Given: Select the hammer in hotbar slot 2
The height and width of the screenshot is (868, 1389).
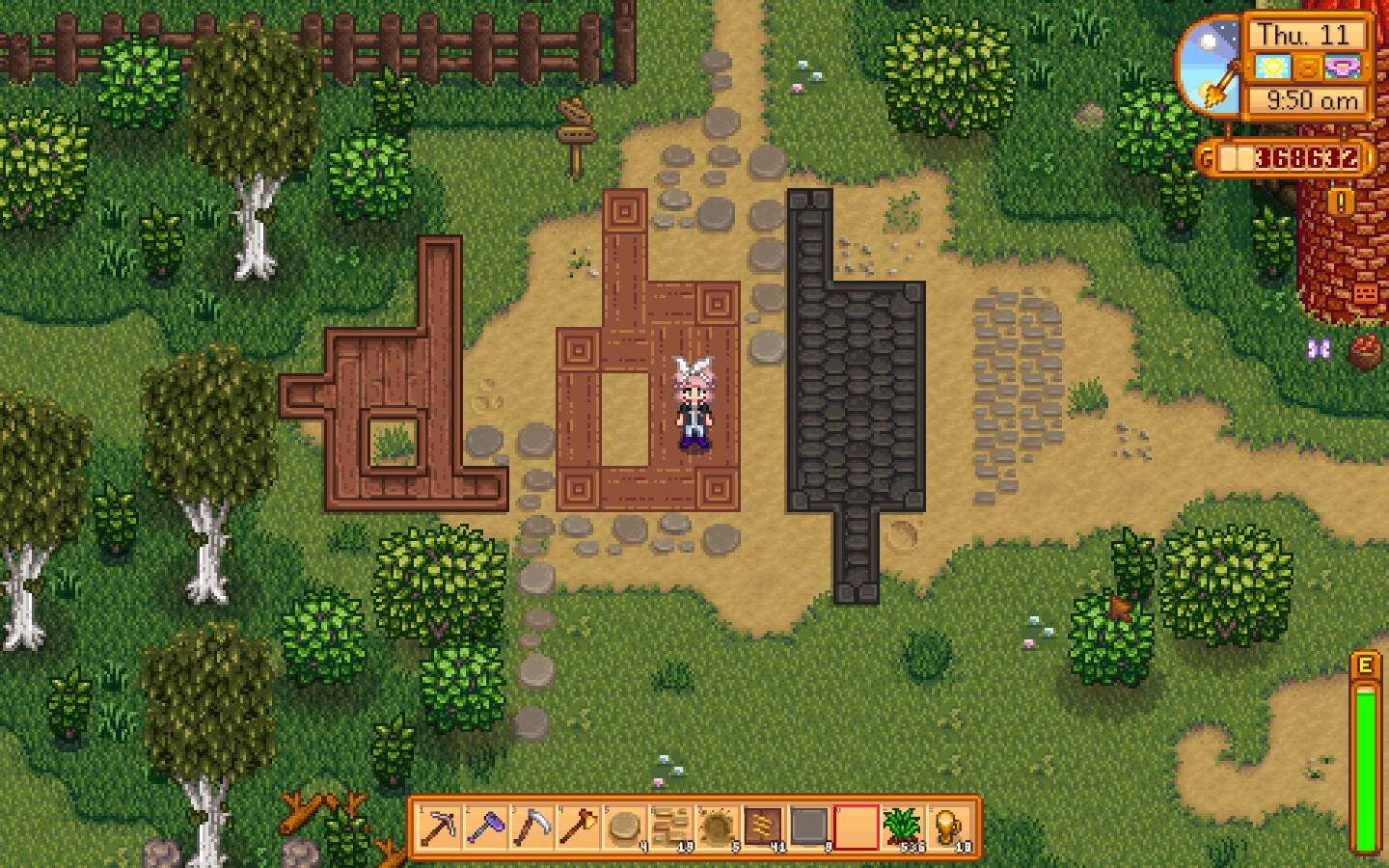Looking at the screenshot, I should coord(488,829).
